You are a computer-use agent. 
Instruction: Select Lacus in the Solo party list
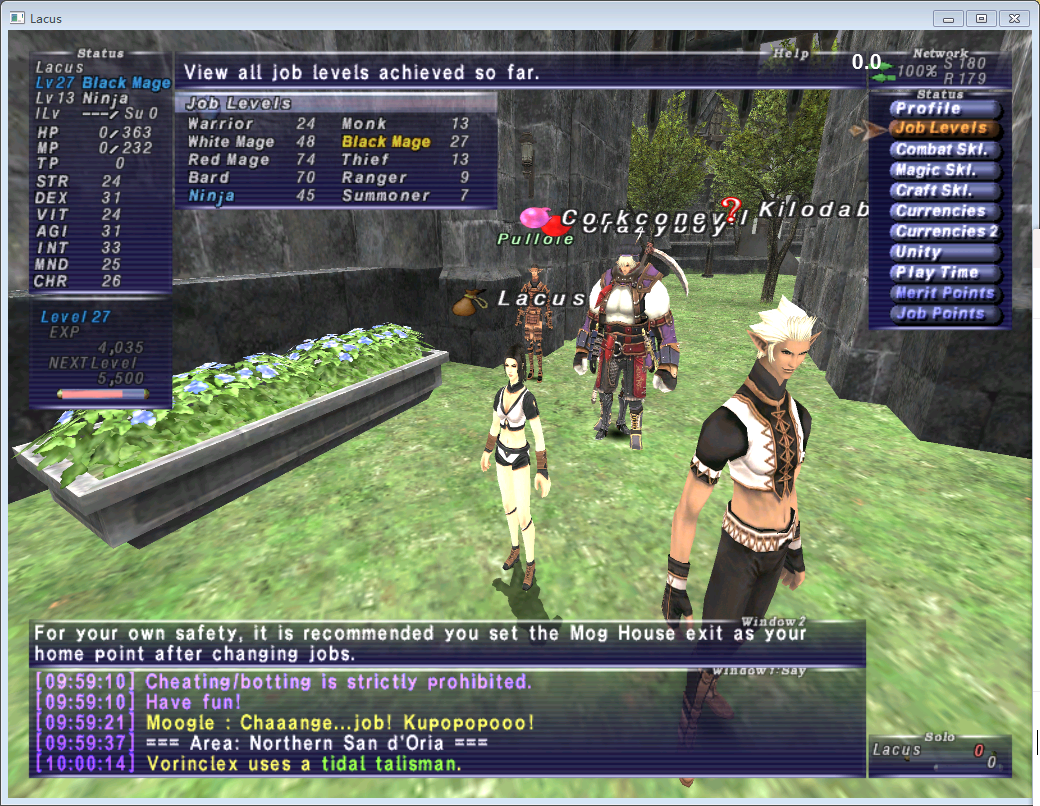tap(896, 750)
